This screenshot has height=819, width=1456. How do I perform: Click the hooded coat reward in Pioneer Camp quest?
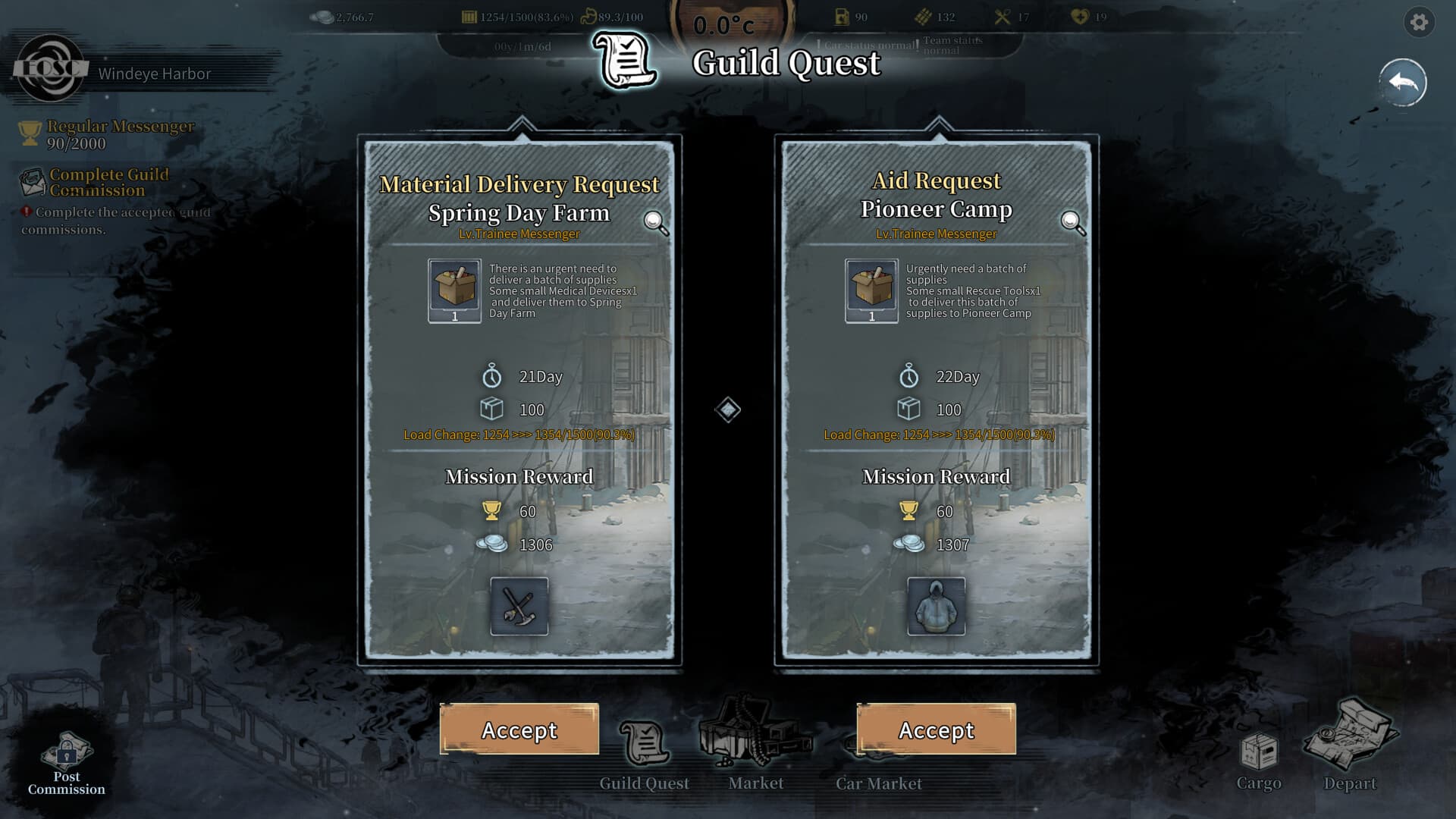click(937, 607)
